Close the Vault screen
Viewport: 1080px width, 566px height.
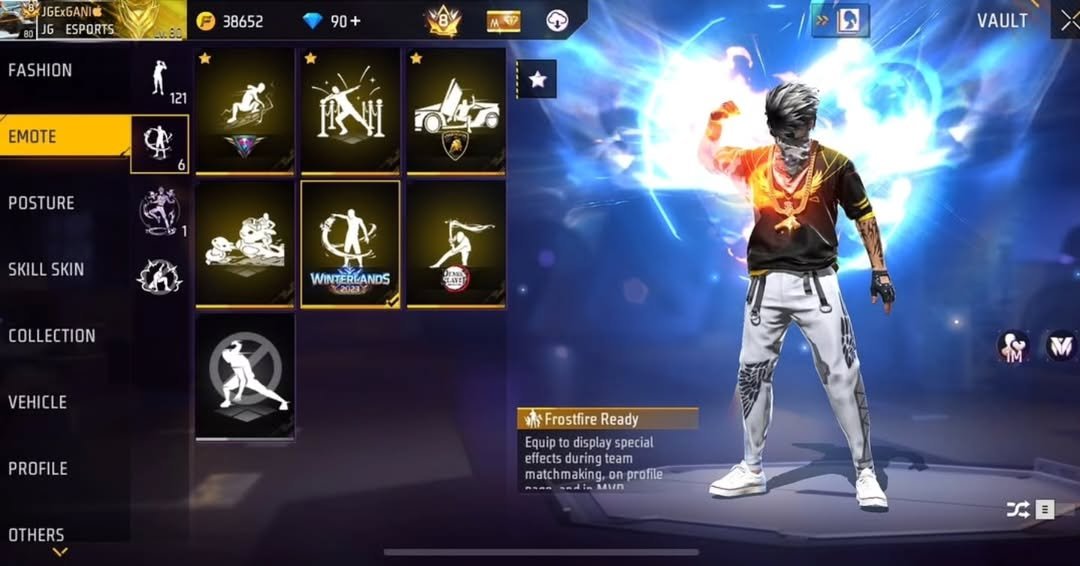coord(1066,20)
